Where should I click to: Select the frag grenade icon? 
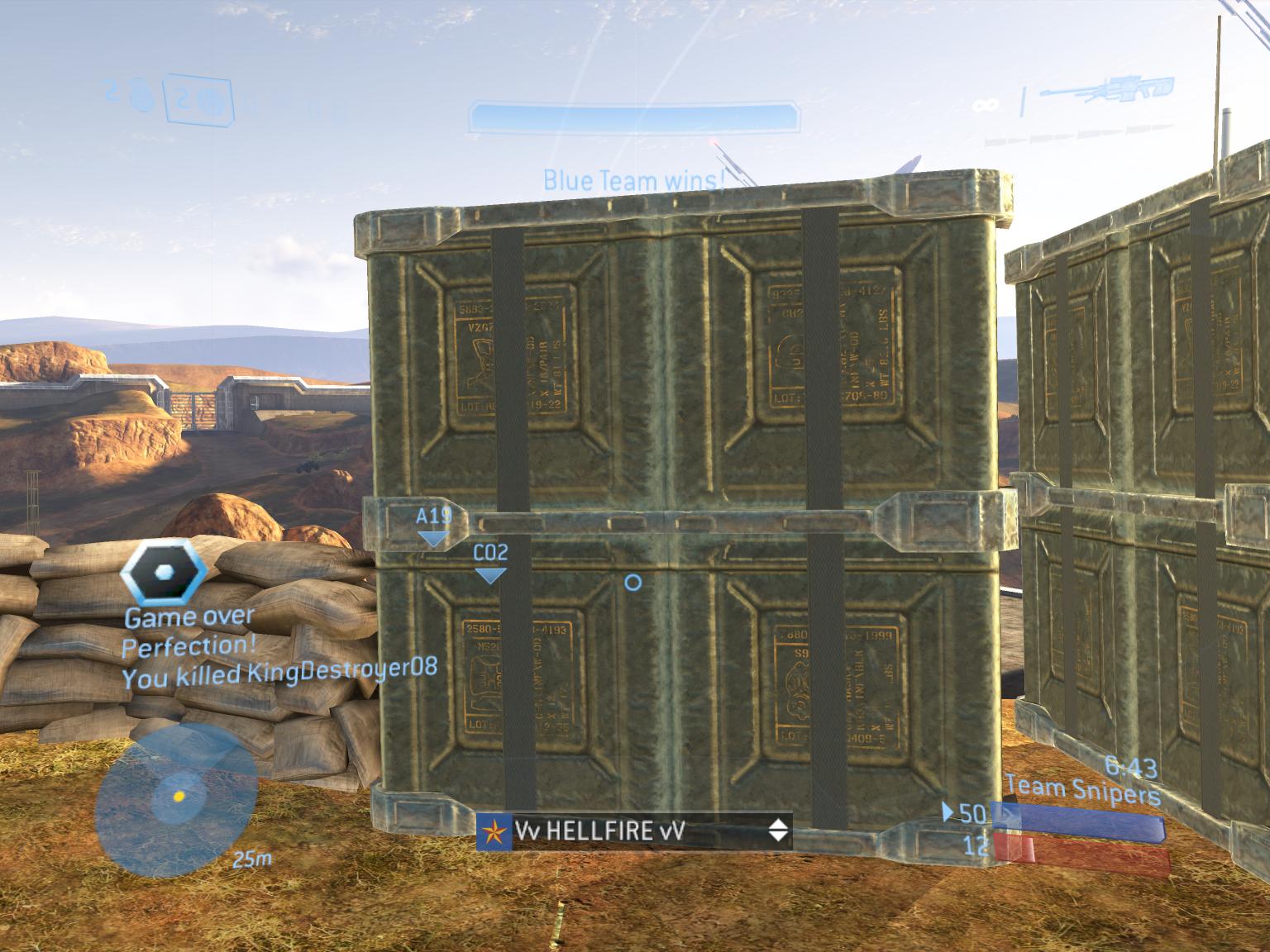[x=142, y=102]
